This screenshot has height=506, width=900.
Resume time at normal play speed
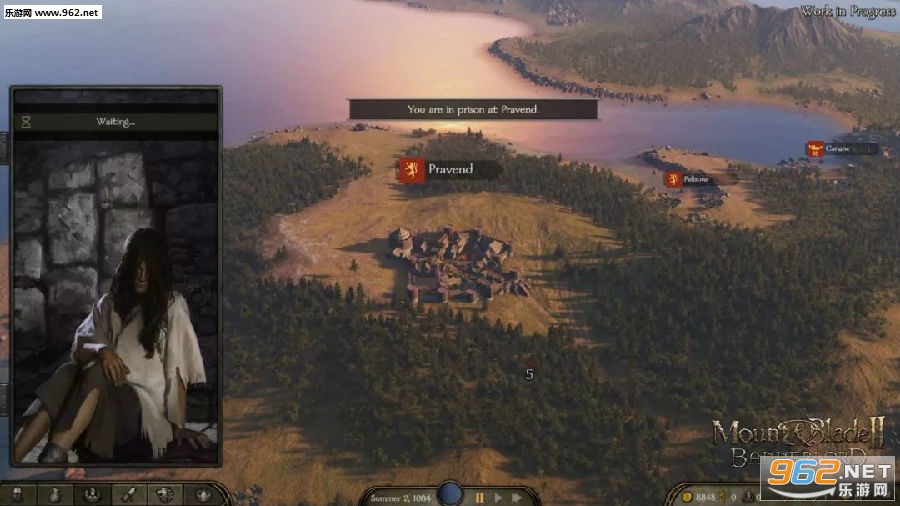point(498,497)
